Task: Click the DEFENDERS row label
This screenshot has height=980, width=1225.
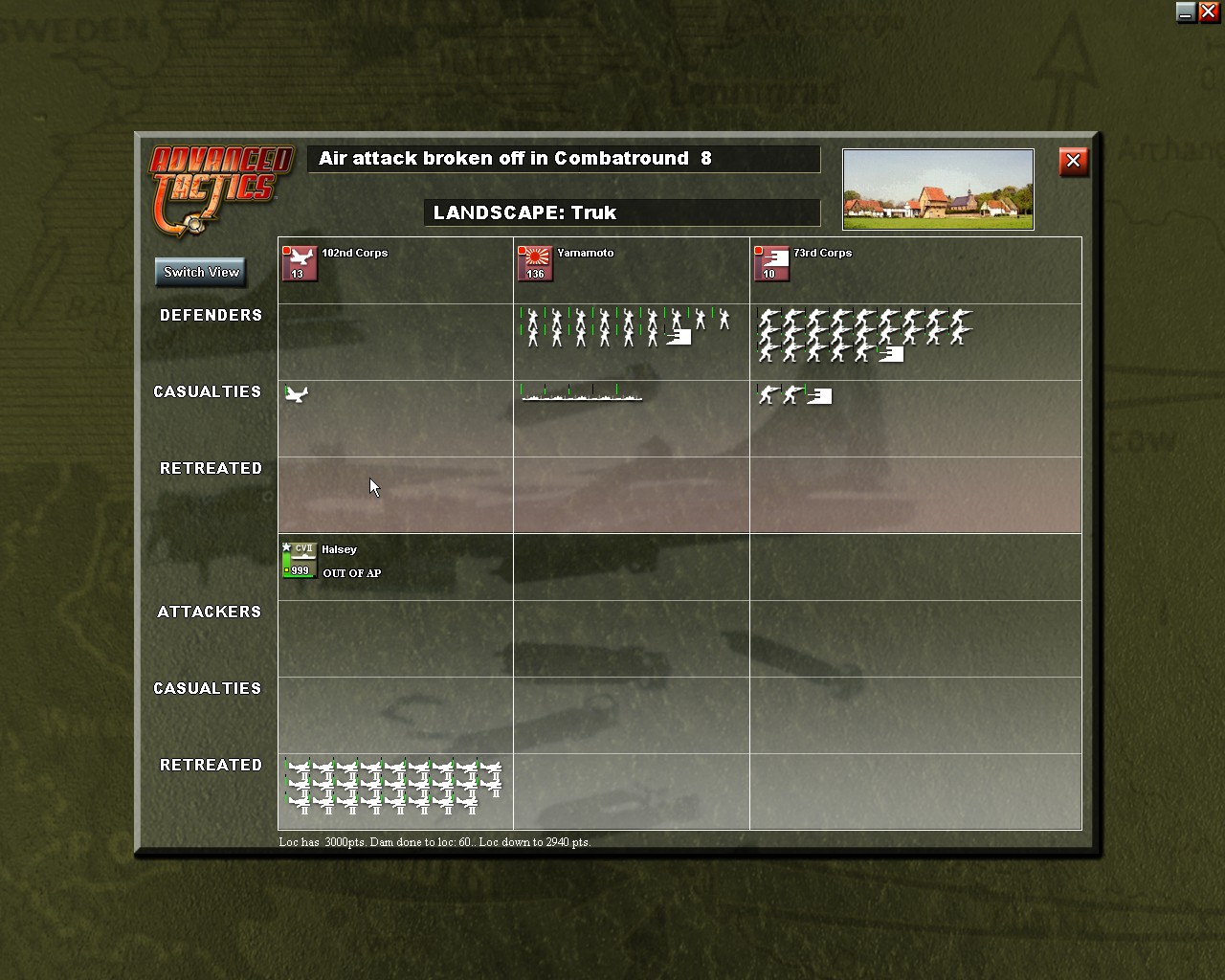Action: click(211, 315)
